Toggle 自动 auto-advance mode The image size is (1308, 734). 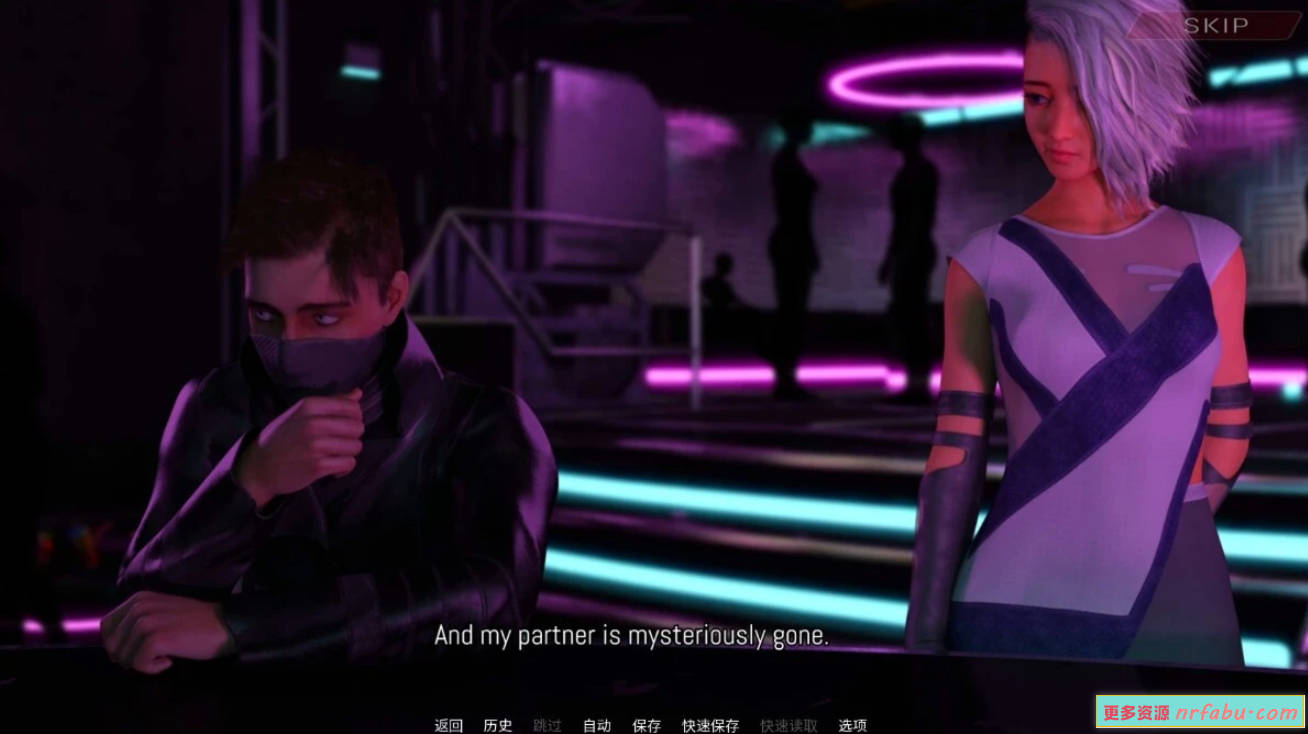pos(597,725)
